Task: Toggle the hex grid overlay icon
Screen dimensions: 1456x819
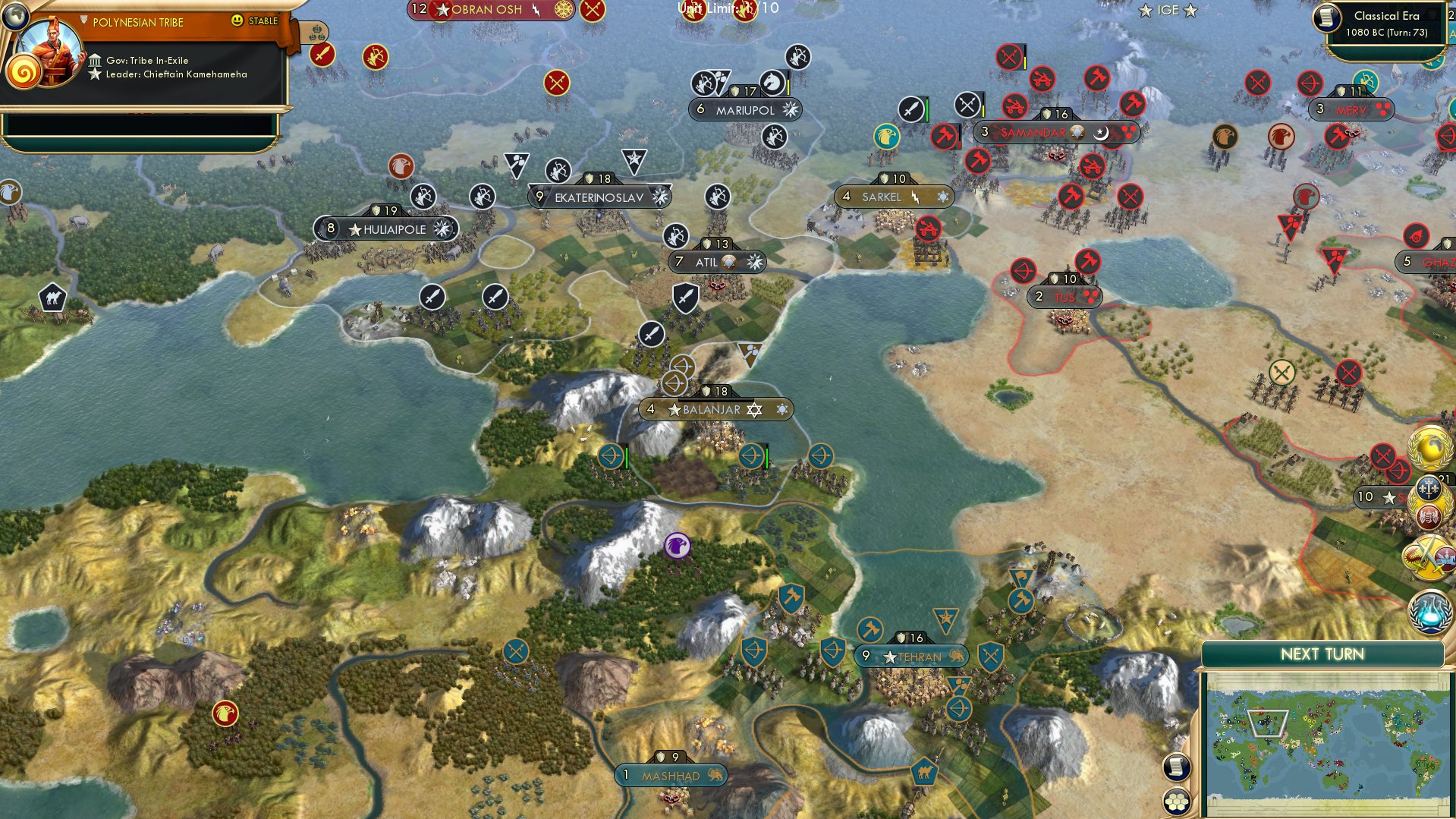Action: tap(1177, 801)
